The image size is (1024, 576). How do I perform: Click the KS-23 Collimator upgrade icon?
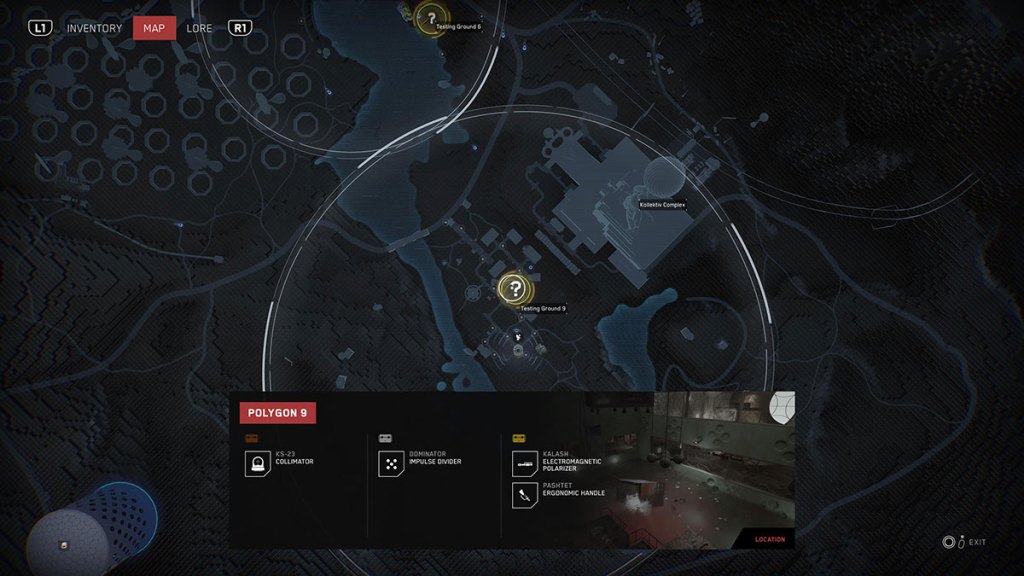click(257, 463)
